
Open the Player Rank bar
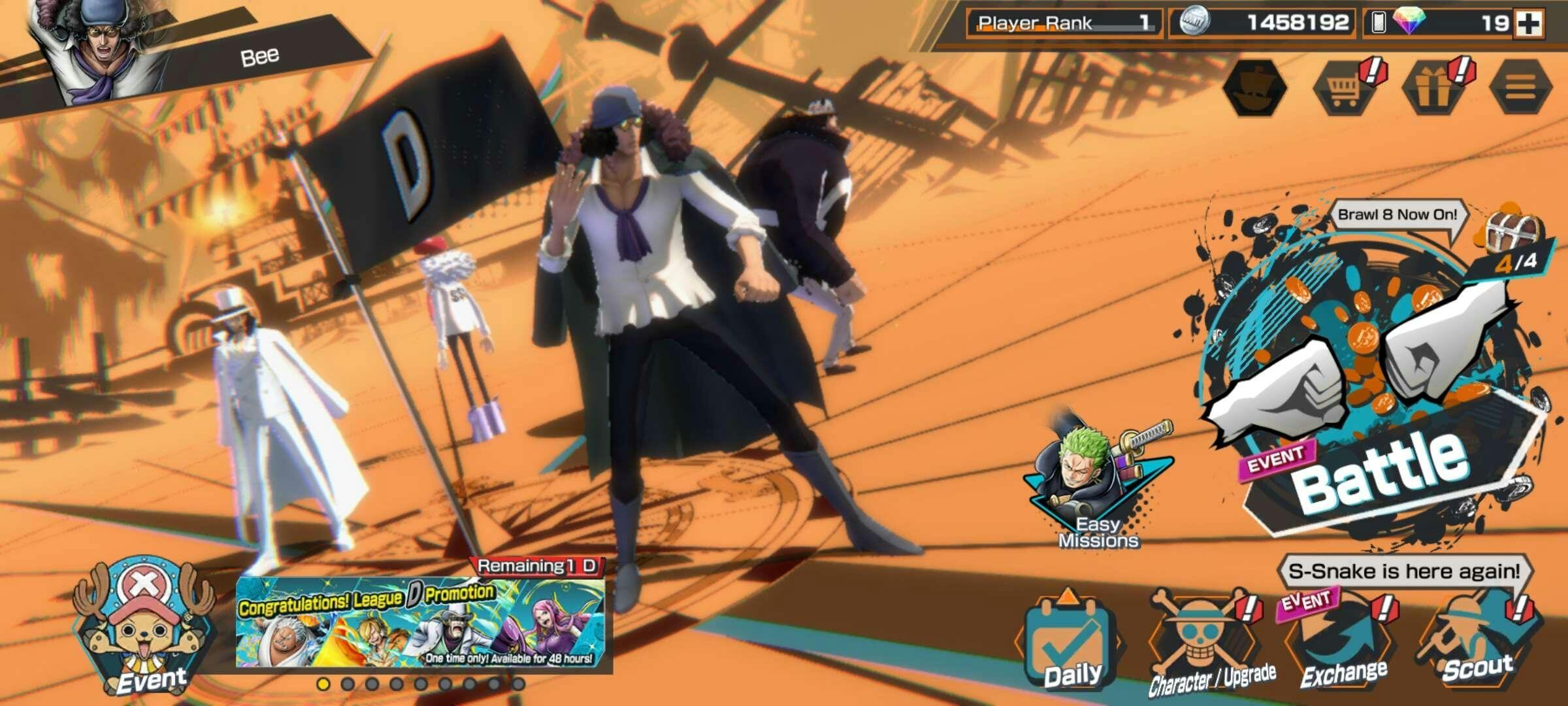[1064, 24]
